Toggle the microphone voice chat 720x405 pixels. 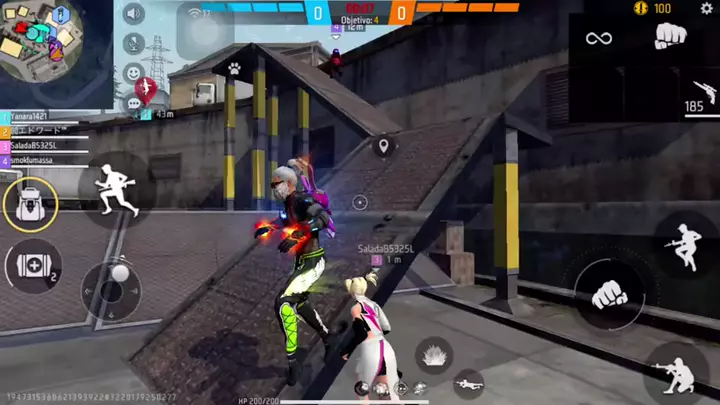133,43
